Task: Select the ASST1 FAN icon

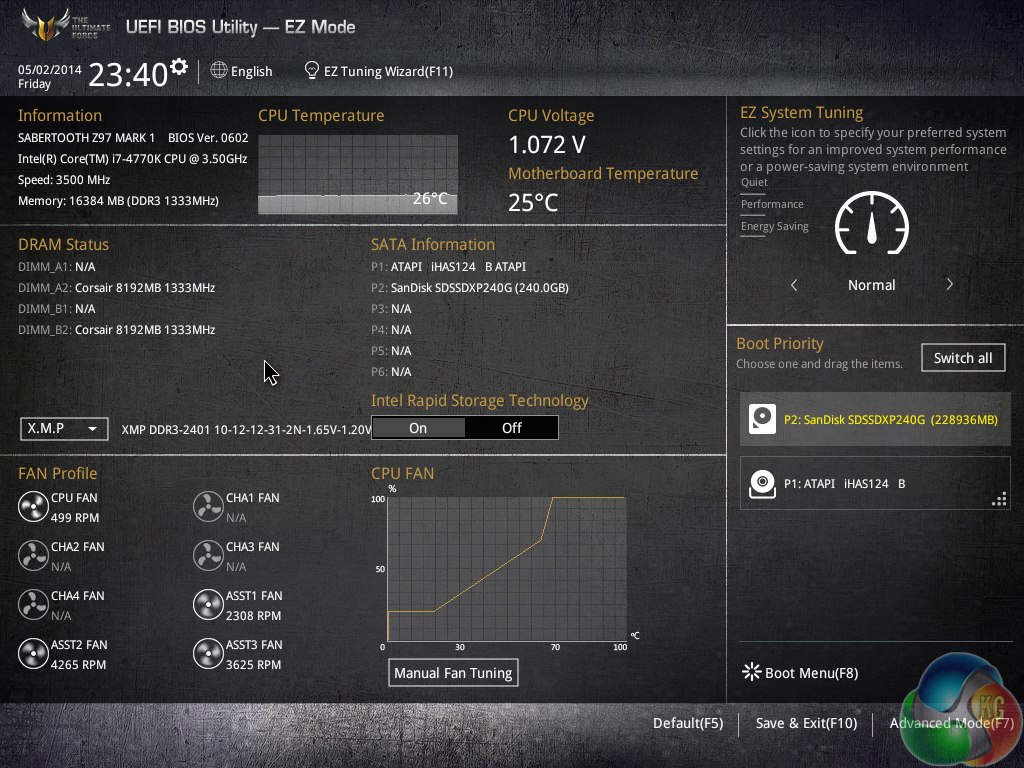Action: tap(208, 605)
